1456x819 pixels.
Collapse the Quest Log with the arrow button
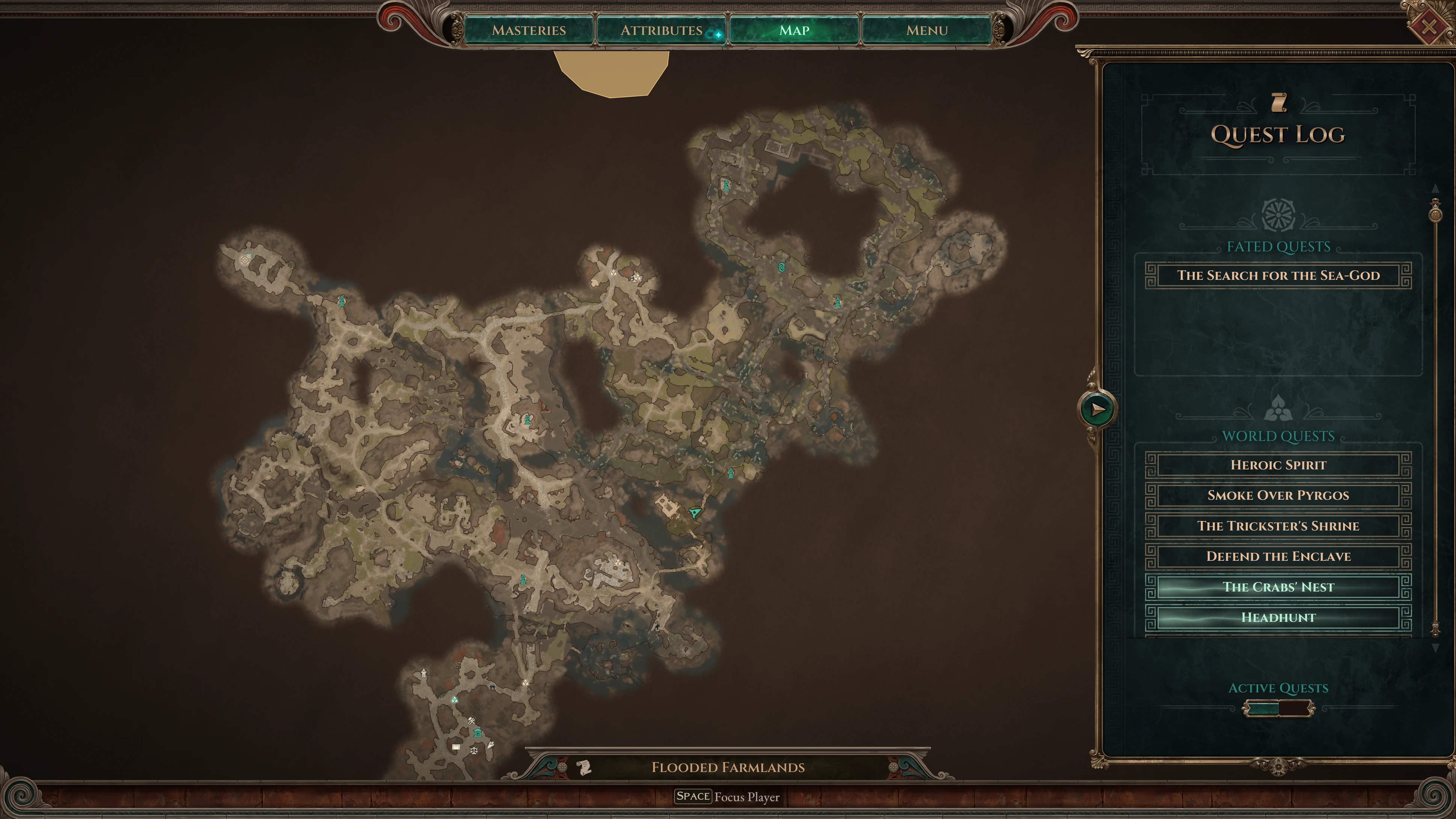click(x=1097, y=409)
